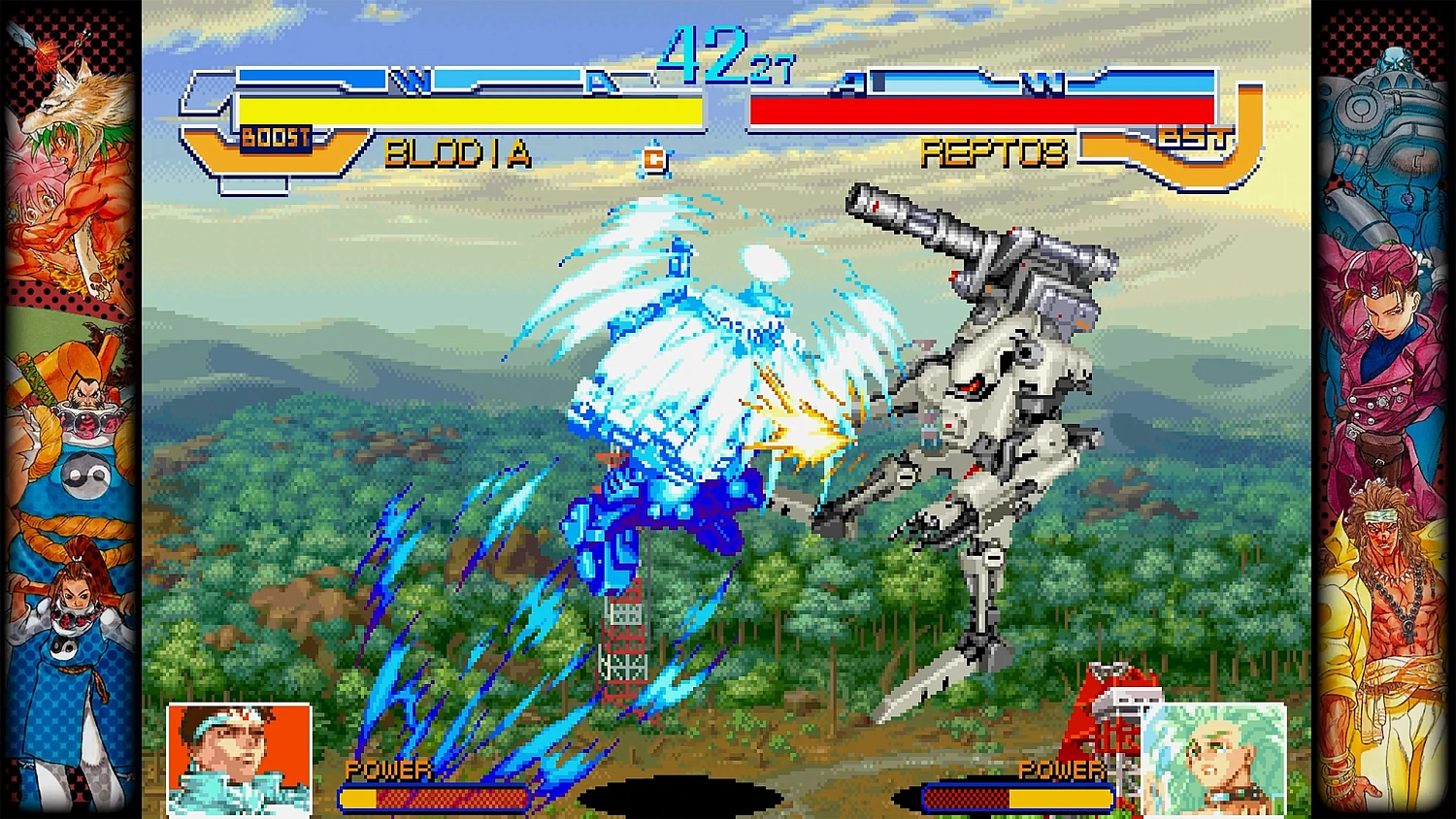Click the BOOST indicator on Blodia's gauge
This screenshot has height=819, width=1456.
(277, 137)
